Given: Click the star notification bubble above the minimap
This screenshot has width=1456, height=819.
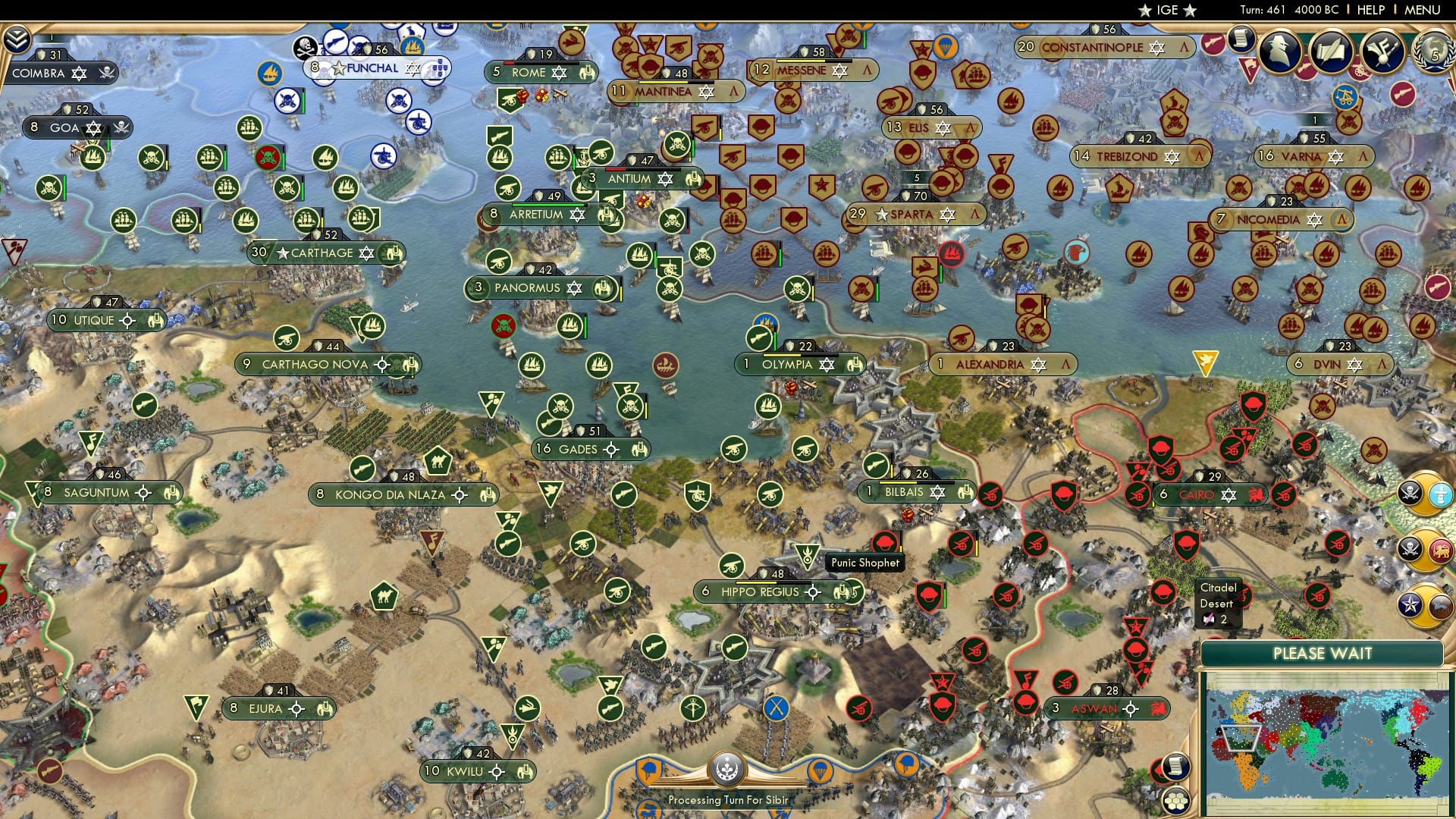Looking at the screenshot, I should point(1409,603).
